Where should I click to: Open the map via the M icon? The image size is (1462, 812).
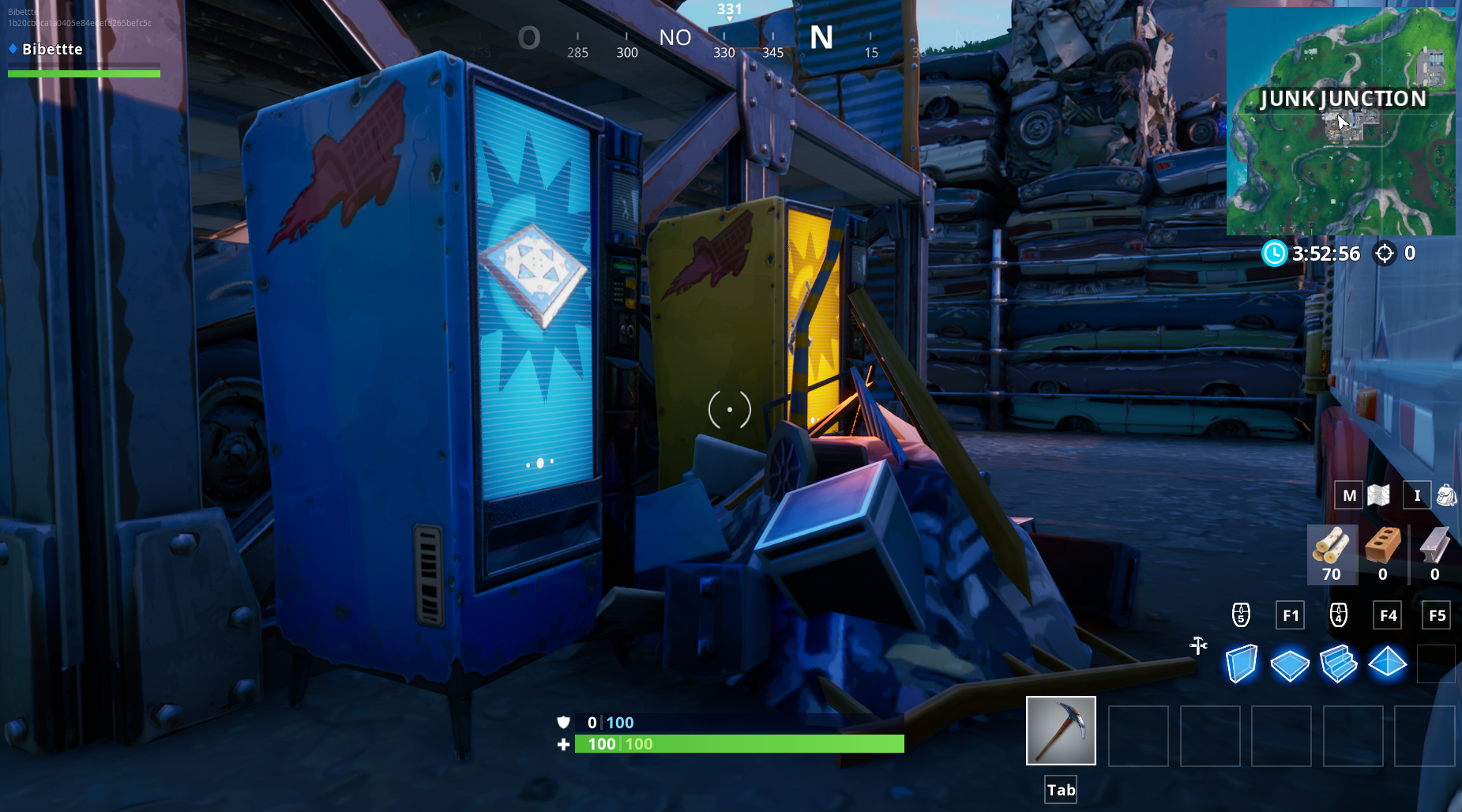(x=1349, y=495)
